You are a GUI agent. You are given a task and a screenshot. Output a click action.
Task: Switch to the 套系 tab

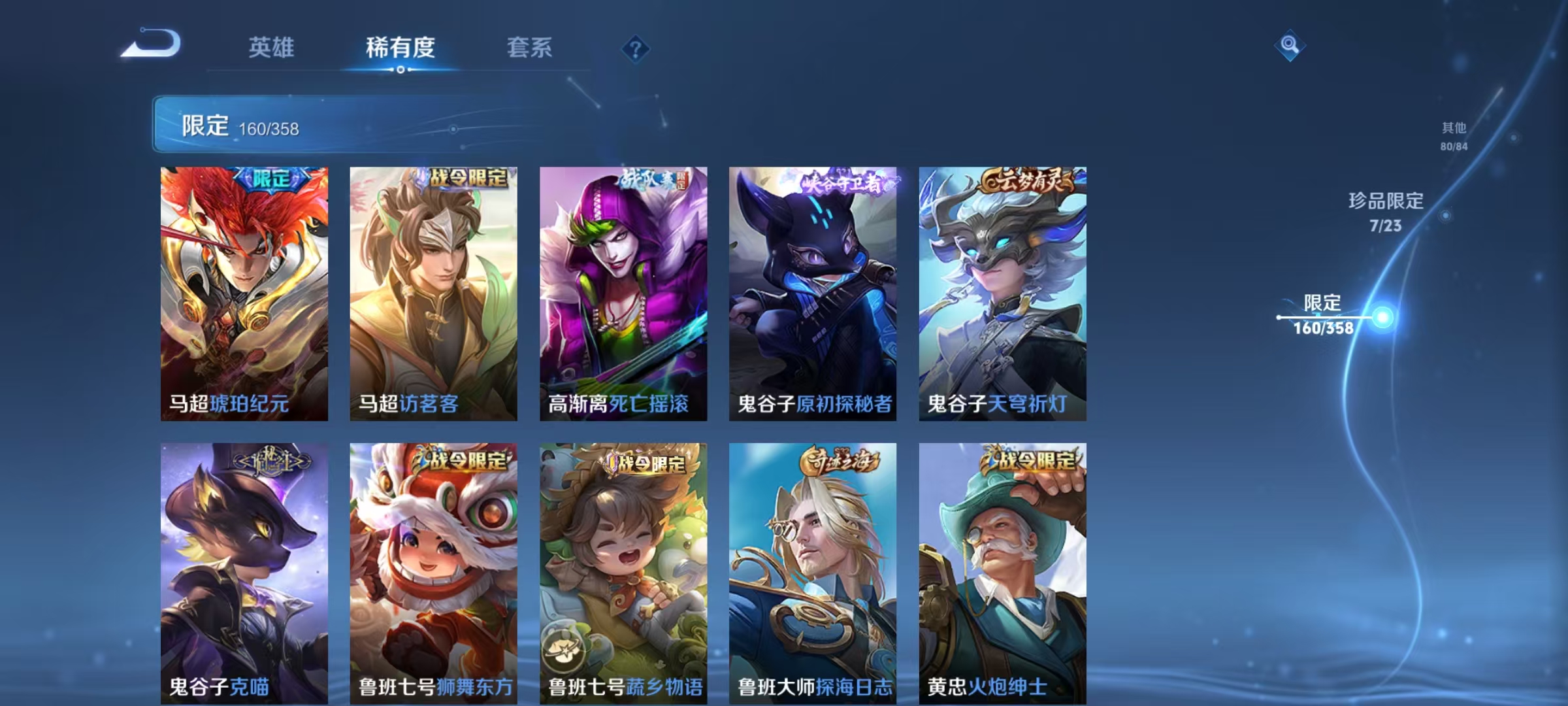pyautogui.click(x=529, y=47)
